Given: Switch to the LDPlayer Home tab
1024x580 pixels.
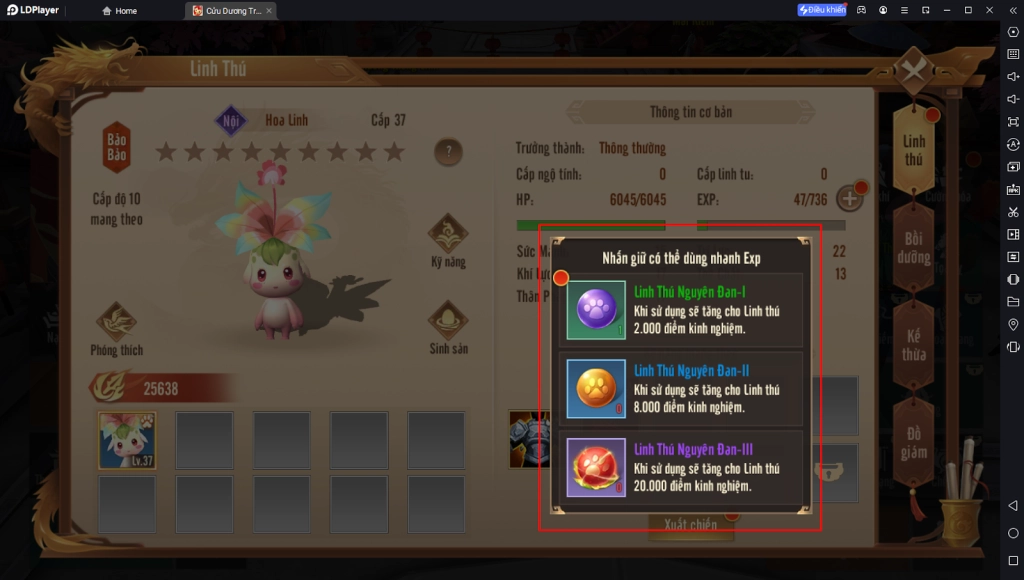Looking at the screenshot, I should [119, 10].
